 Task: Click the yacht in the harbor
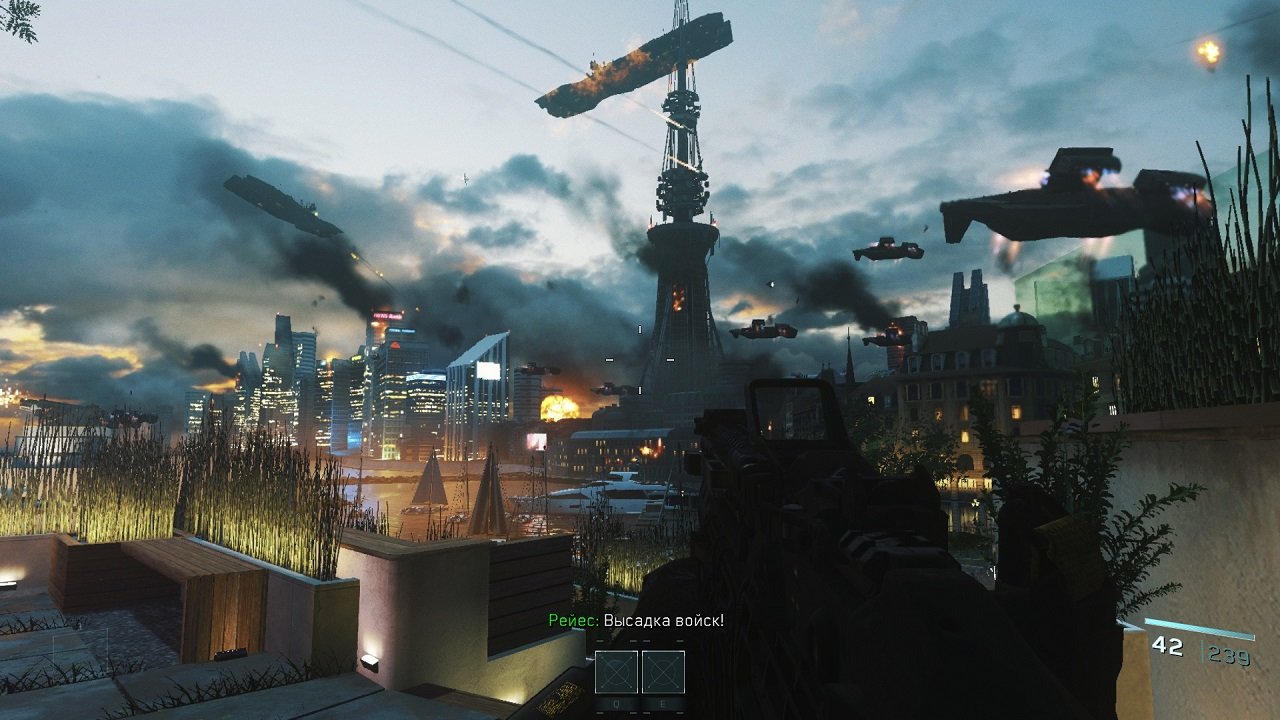[x=630, y=490]
